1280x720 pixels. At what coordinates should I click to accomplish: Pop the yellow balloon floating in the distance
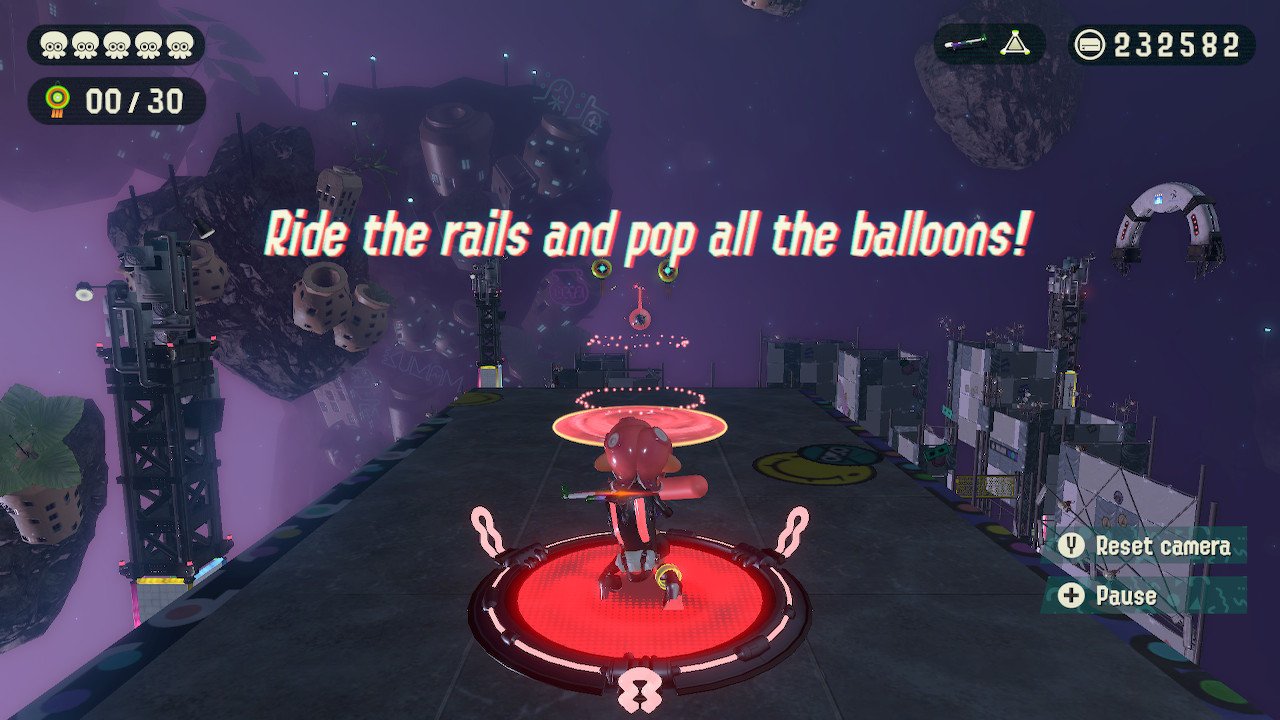coord(601,268)
